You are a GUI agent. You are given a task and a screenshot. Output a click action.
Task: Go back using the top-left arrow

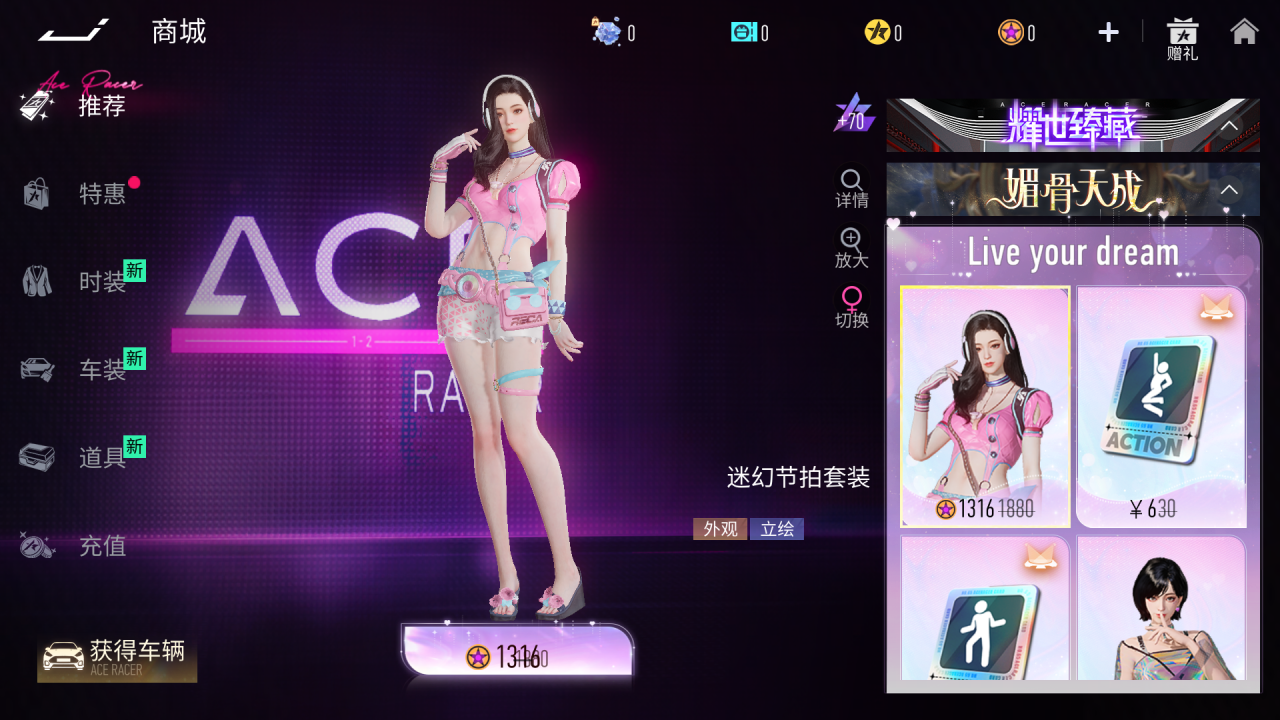click(x=73, y=32)
